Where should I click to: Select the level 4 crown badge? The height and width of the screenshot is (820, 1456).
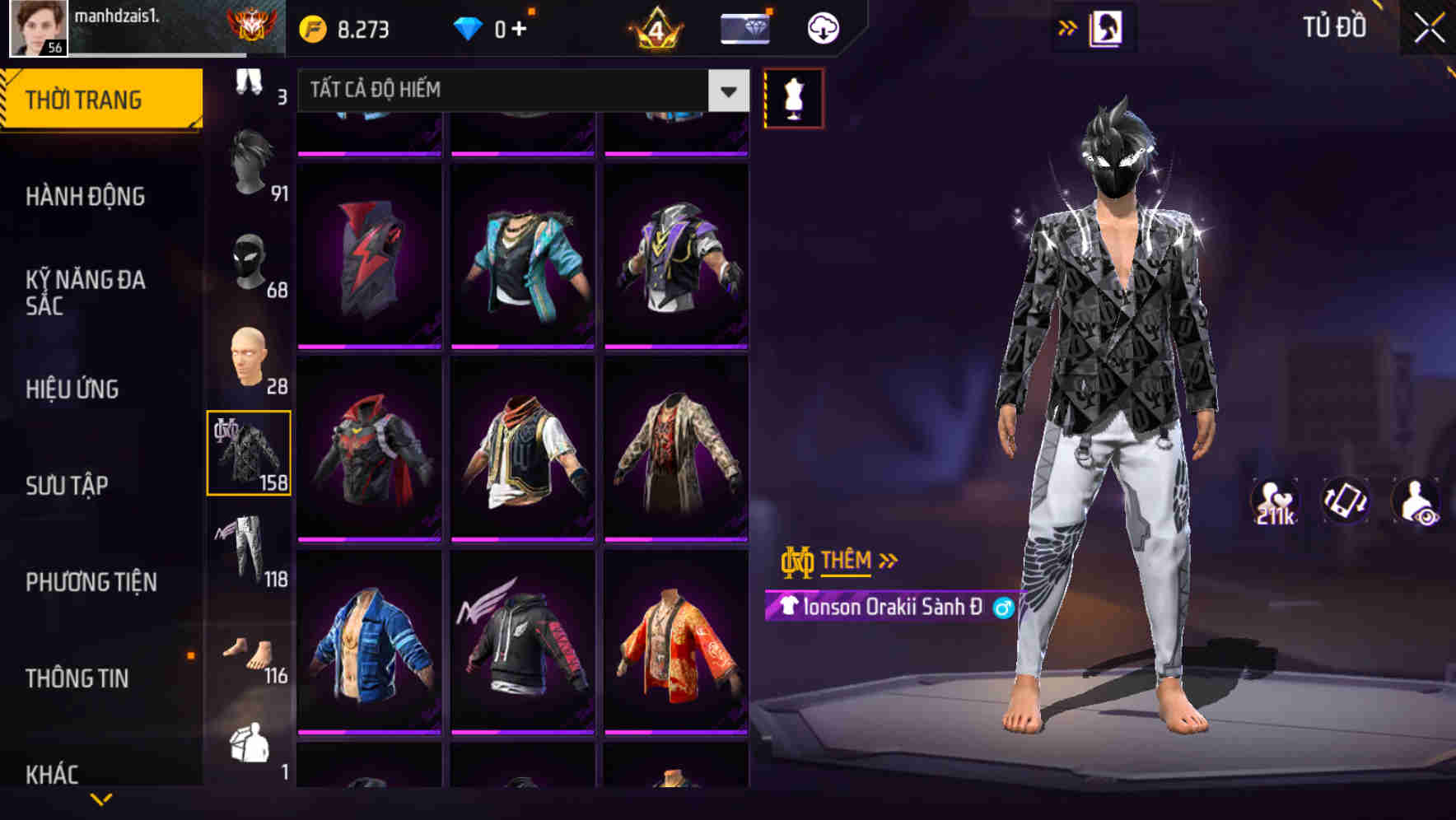click(x=655, y=27)
